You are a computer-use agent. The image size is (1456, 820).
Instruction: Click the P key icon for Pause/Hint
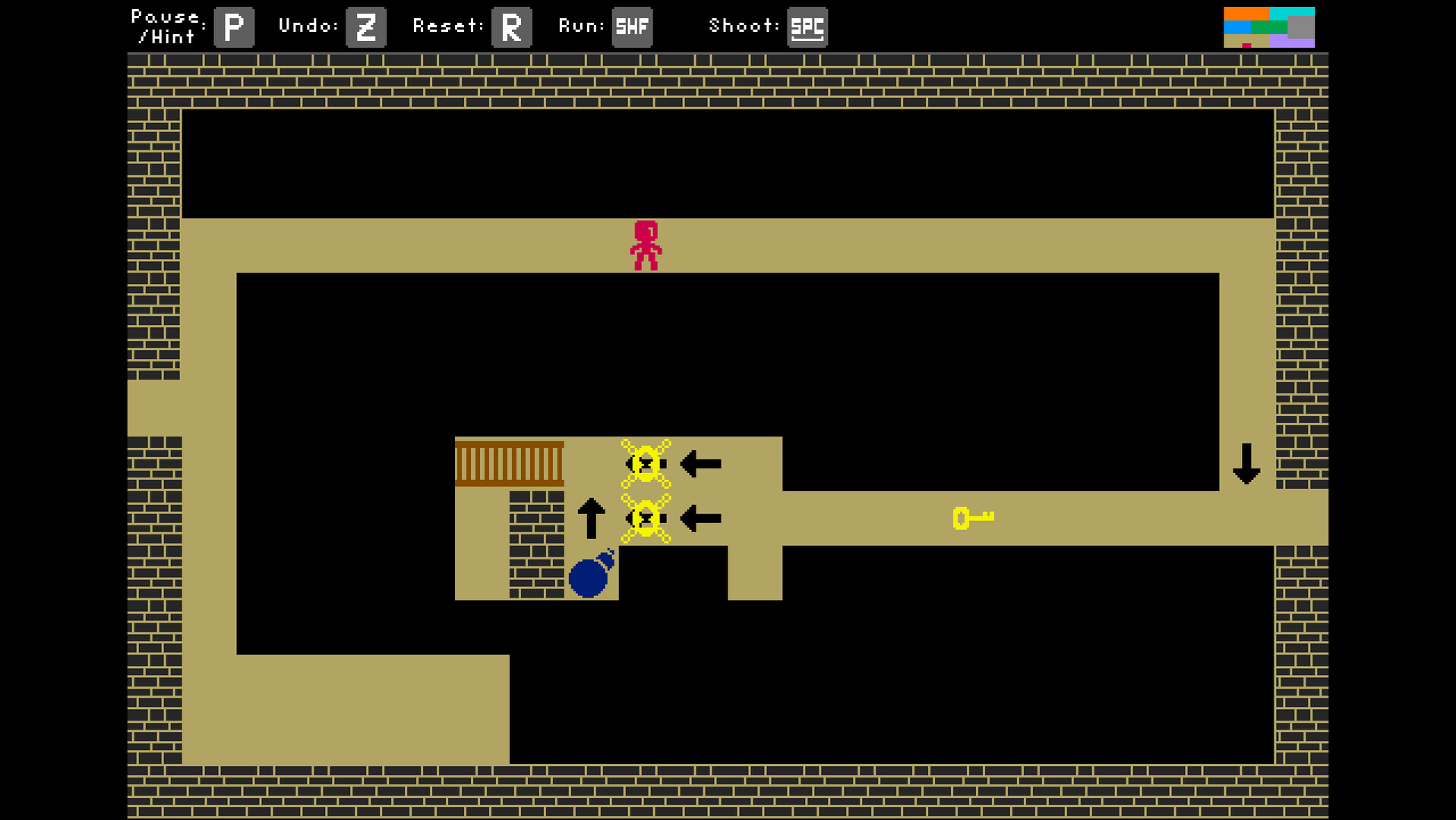click(x=233, y=27)
